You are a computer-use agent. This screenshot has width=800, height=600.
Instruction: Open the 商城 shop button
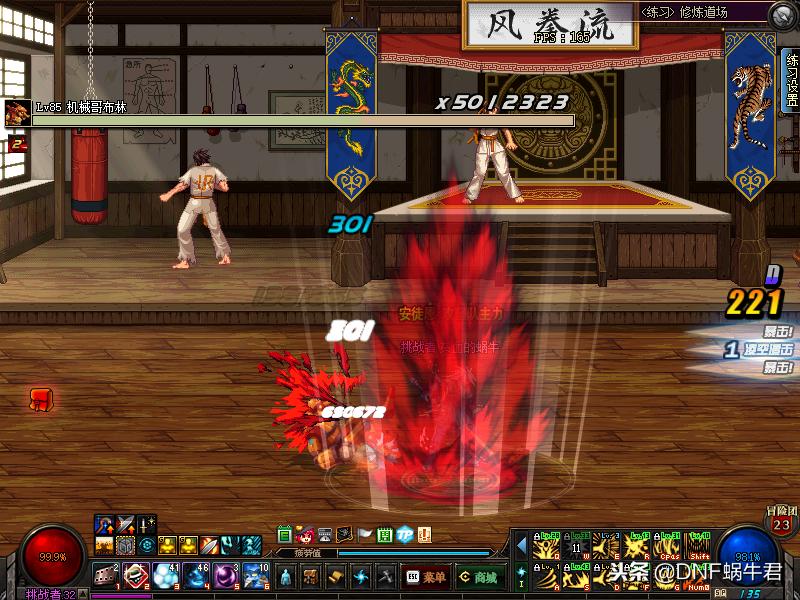click(x=480, y=577)
